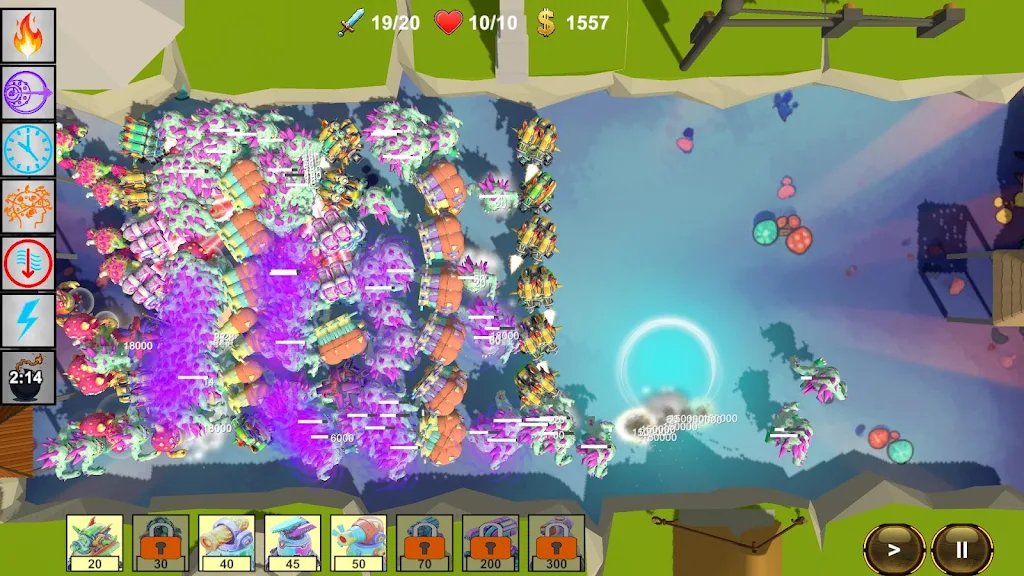Select the tower costing 20
This screenshot has height=576, width=1024.
click(x=95, y=543)
